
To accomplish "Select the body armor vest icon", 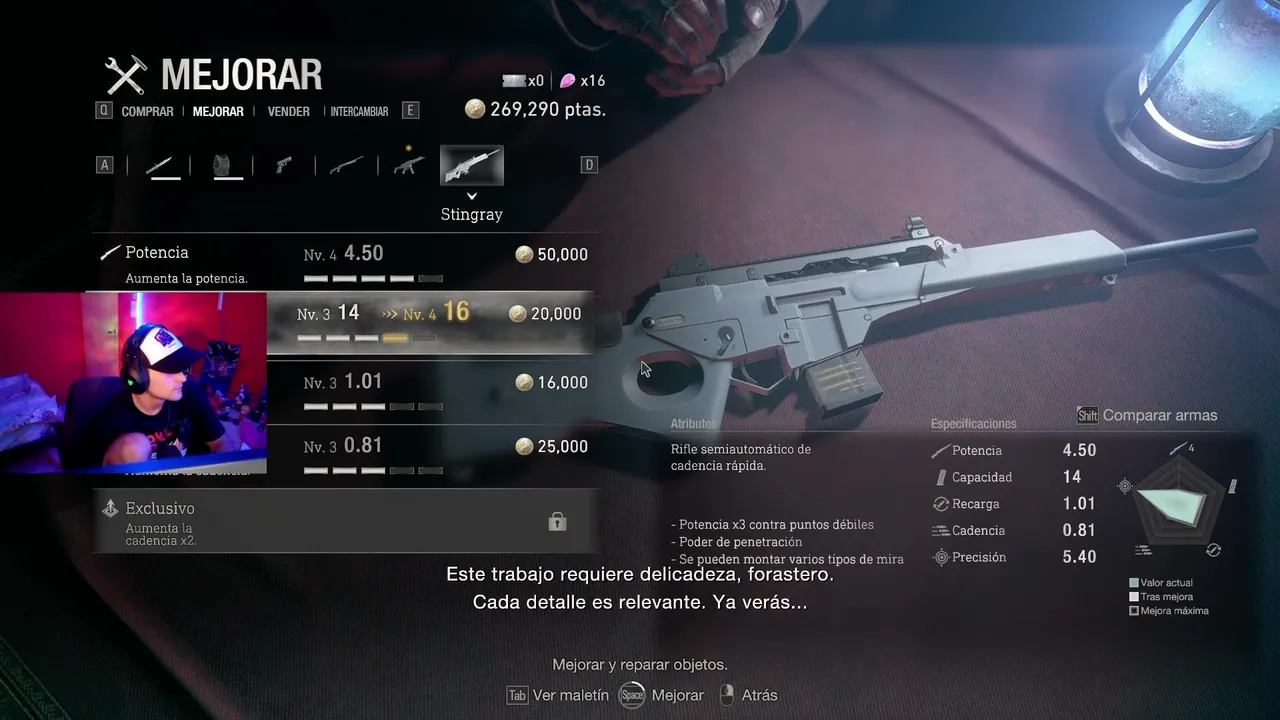I will coord(227,165).
